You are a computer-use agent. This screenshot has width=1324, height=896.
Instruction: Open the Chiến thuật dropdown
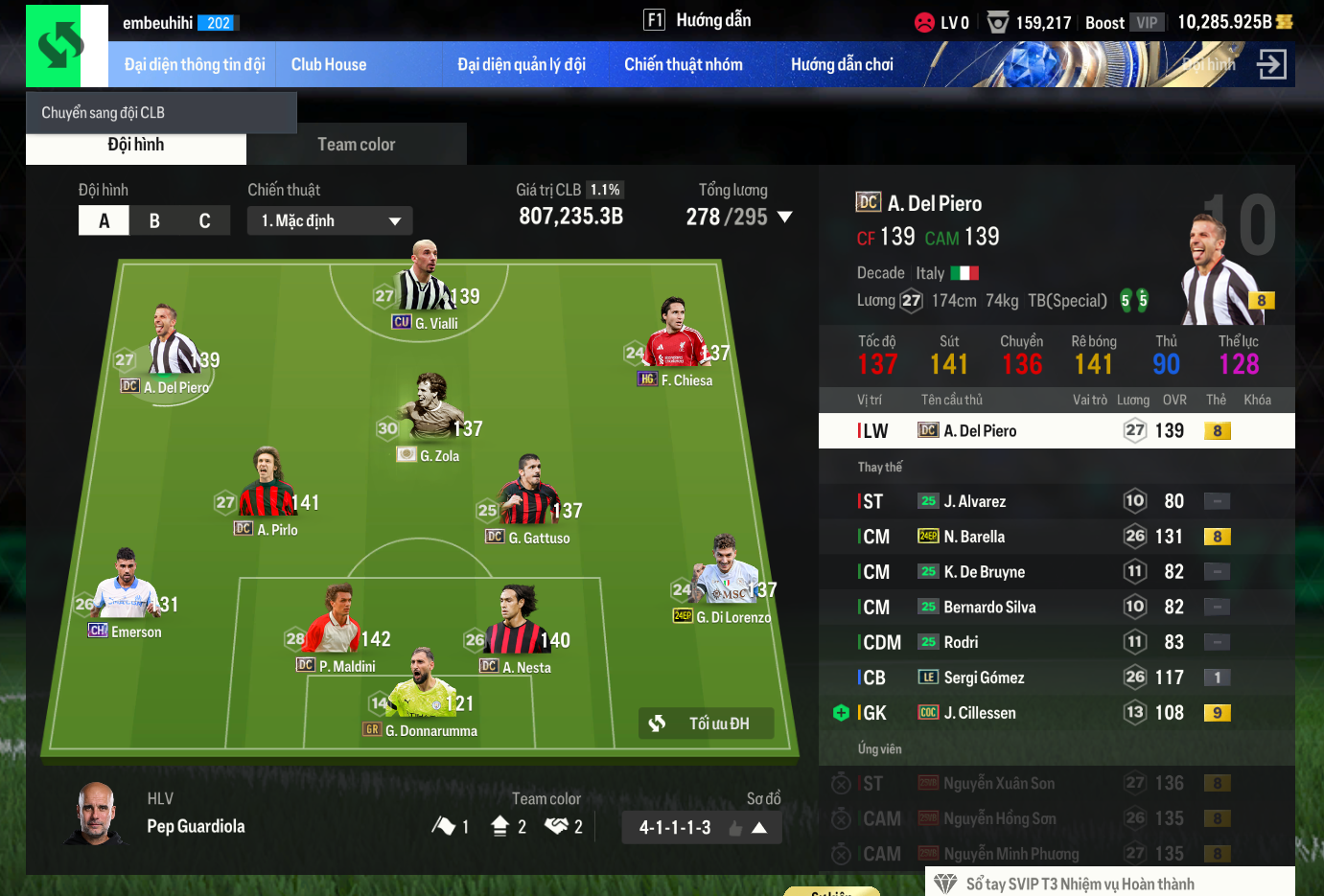pos(330,221)
